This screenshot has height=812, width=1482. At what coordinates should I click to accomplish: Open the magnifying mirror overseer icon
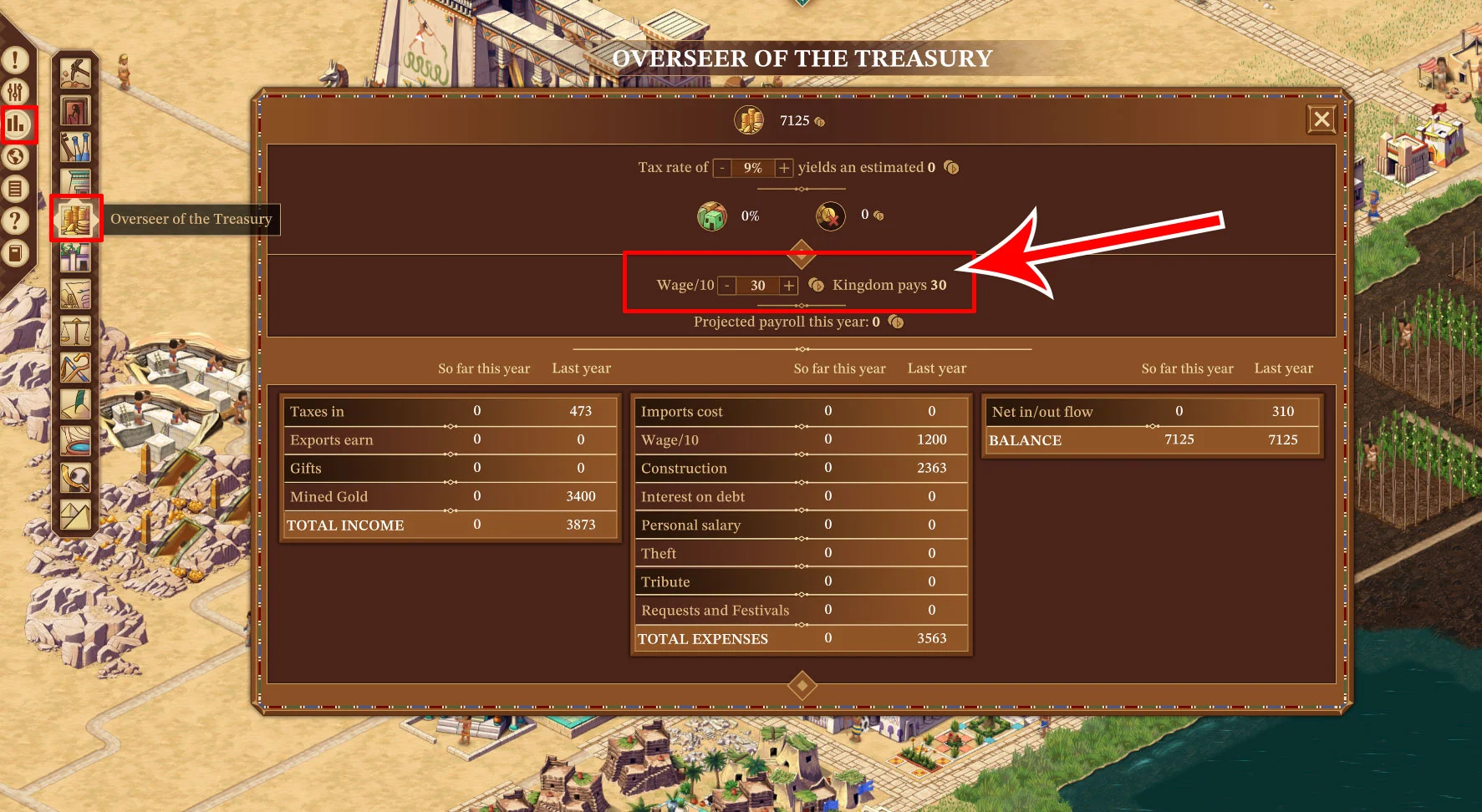pyautogui.click(x=75, y=478)
